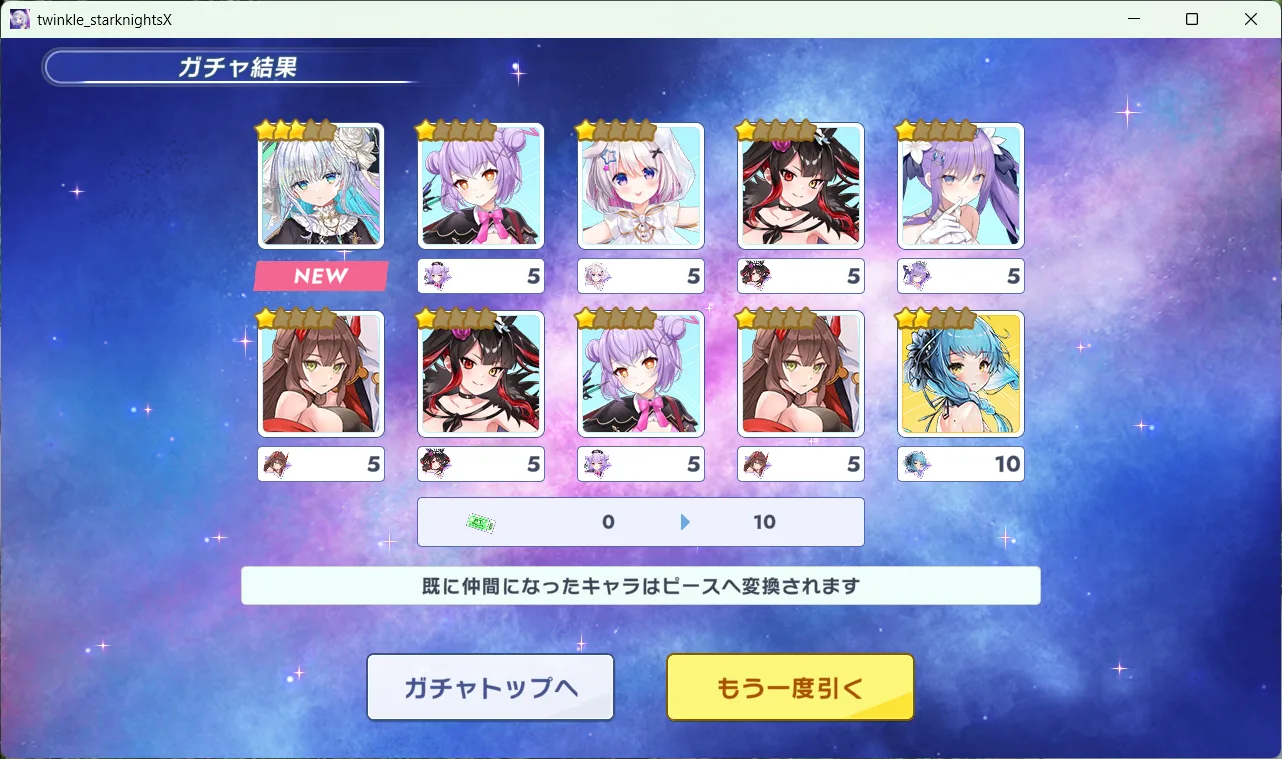Select the purple-haired girl with white gloves card

pyautogui.click(x=961, y=186)
